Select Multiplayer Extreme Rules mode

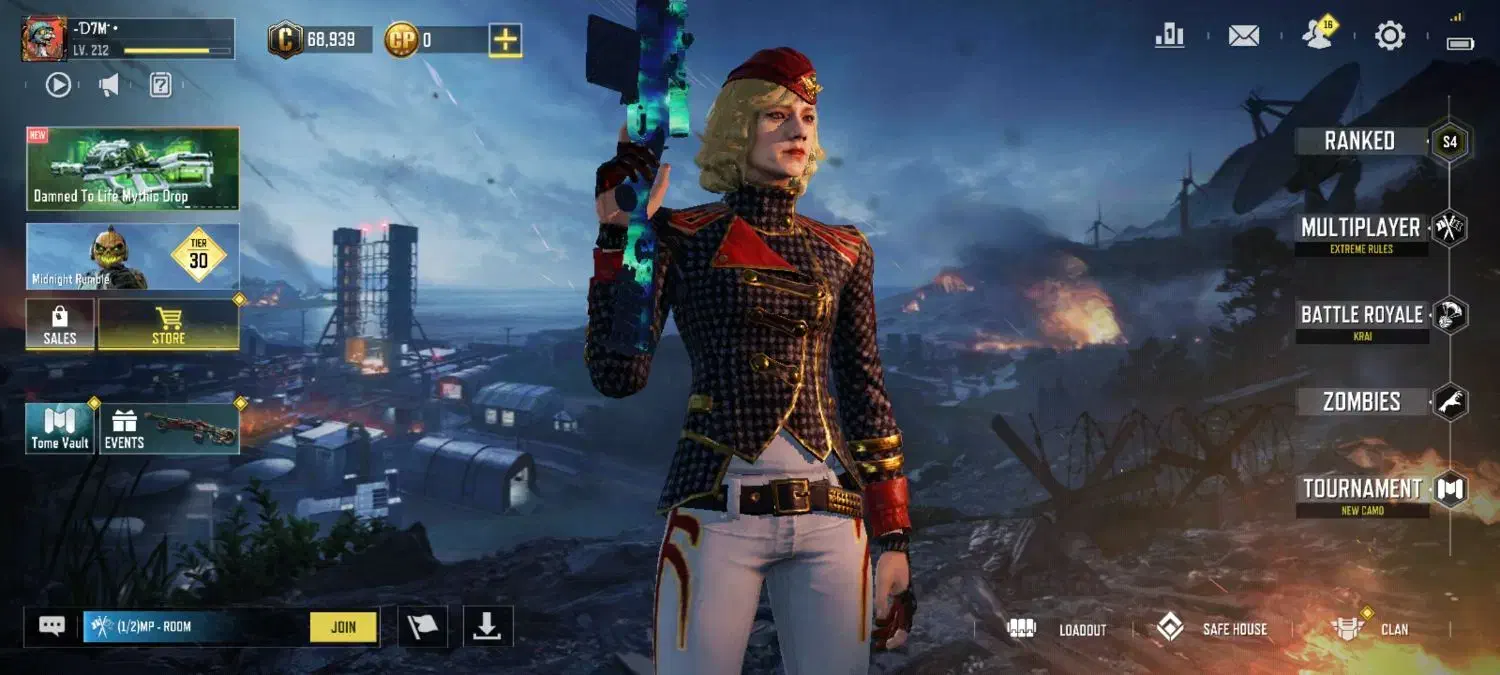point(1360,229)
